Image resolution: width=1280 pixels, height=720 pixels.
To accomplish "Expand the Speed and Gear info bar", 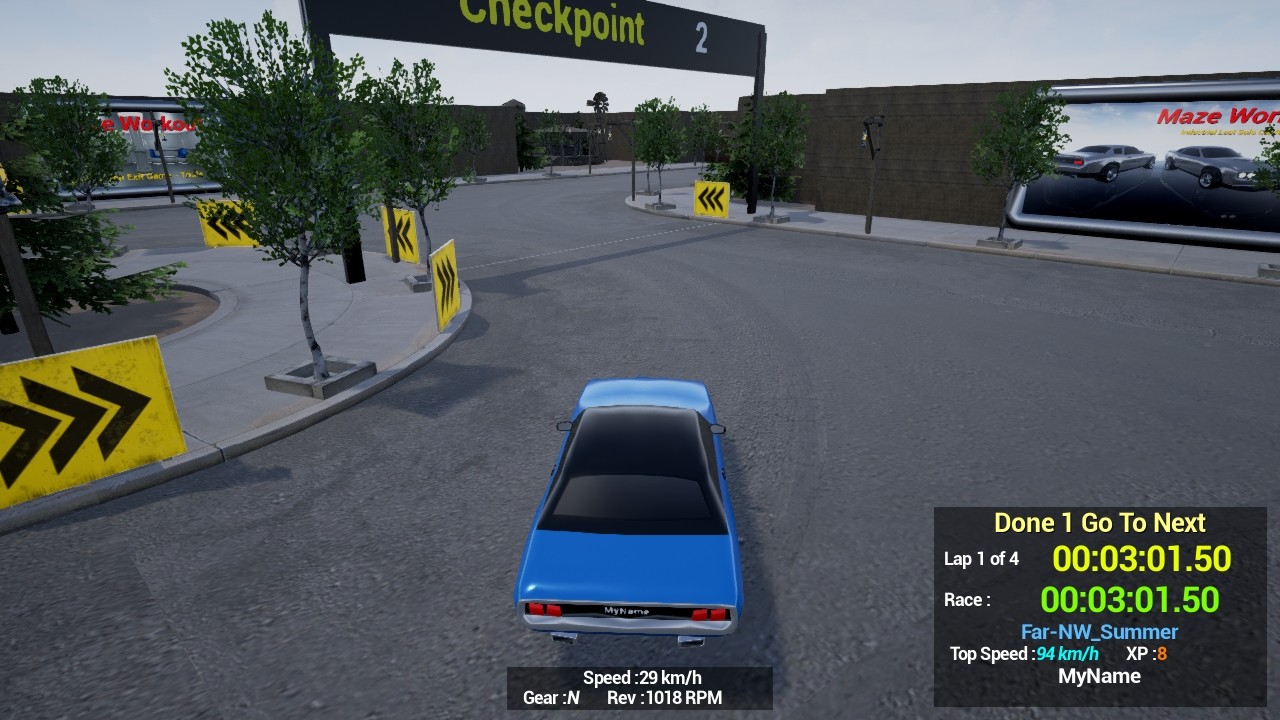I will point(640,688).
